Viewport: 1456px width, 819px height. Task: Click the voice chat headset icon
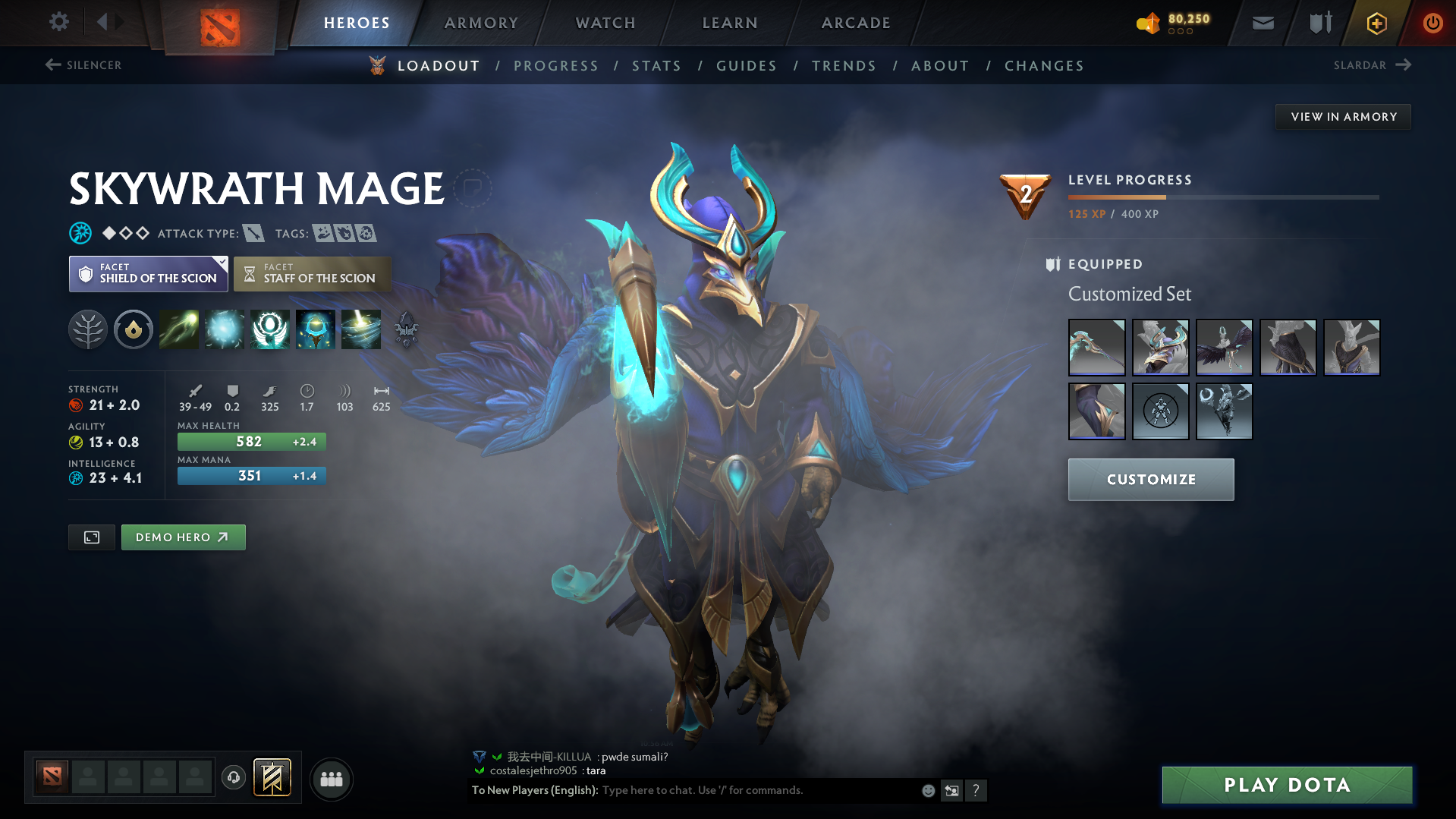click(x=233, y=778)
